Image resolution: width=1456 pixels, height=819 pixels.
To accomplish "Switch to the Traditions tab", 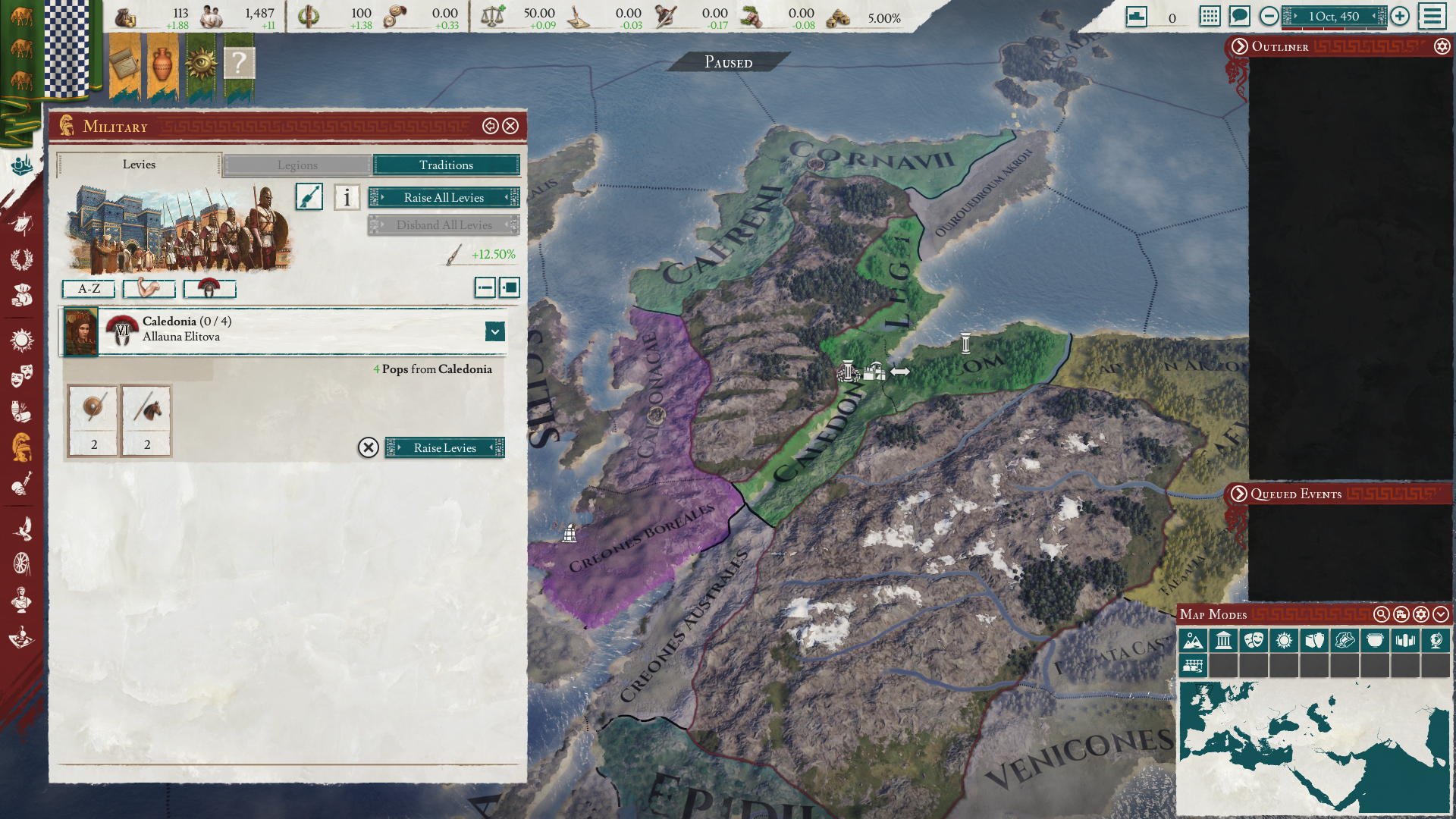I will coord(446,165).
